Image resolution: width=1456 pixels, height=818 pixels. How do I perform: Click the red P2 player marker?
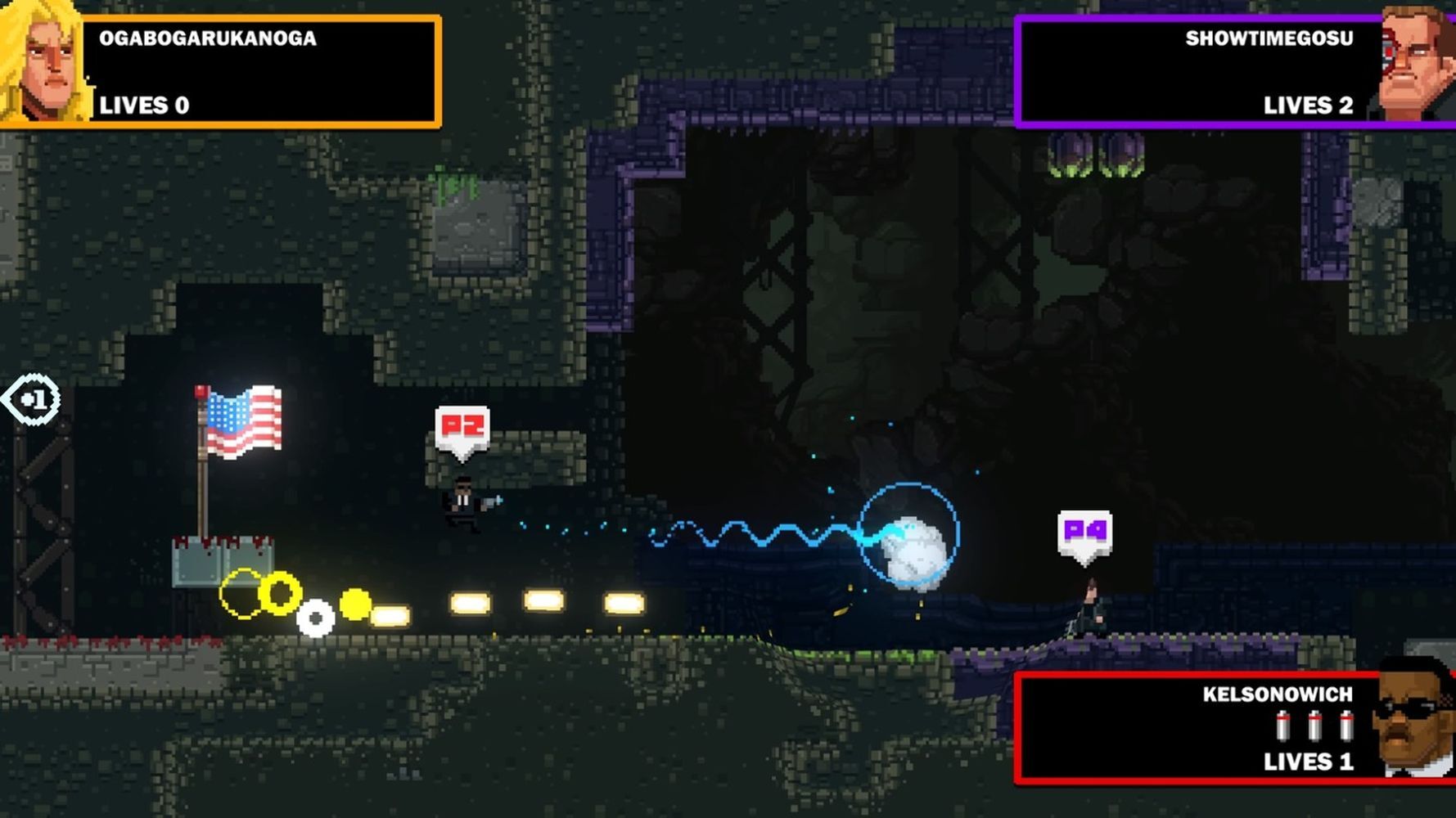[462, 428]
